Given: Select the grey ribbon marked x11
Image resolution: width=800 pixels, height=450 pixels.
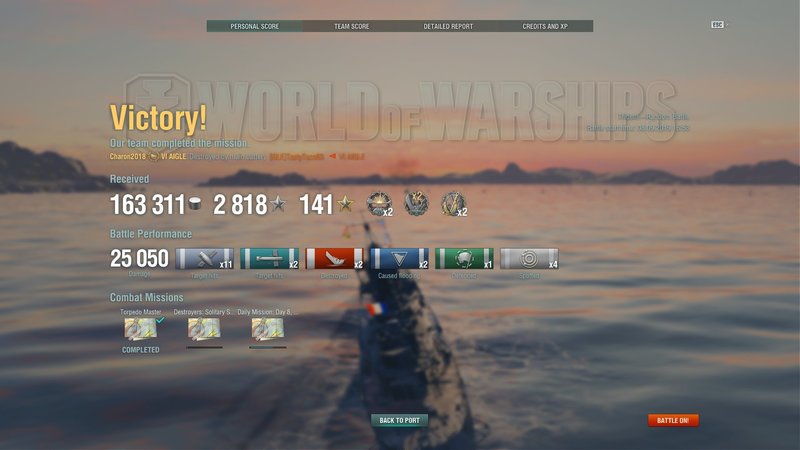Looking at the screenshot, I should click(x=204, y=259).
